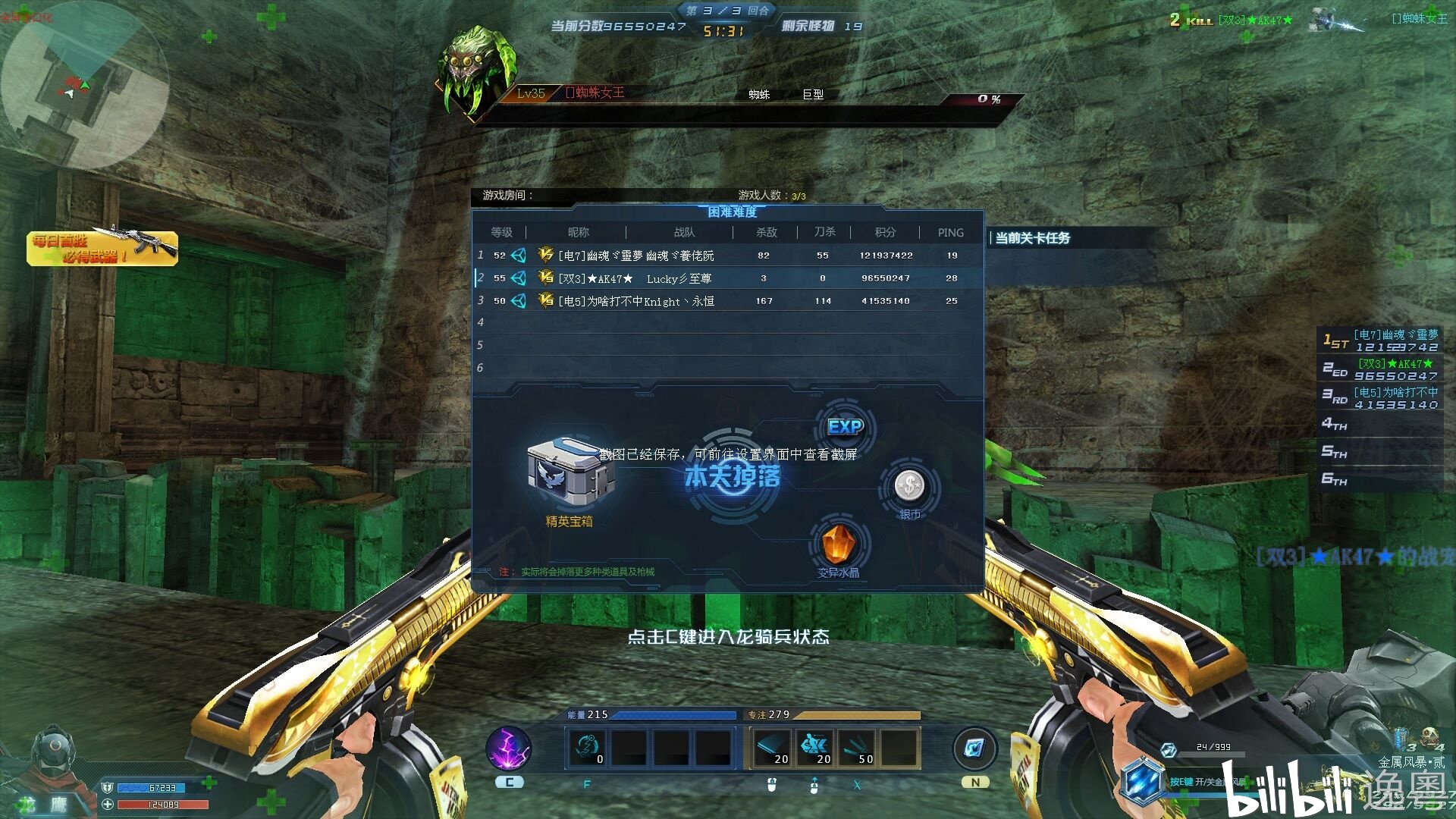Click the 1ST ranking entry
Viewport: 1456px width, 819px height.
[1380, 340]
